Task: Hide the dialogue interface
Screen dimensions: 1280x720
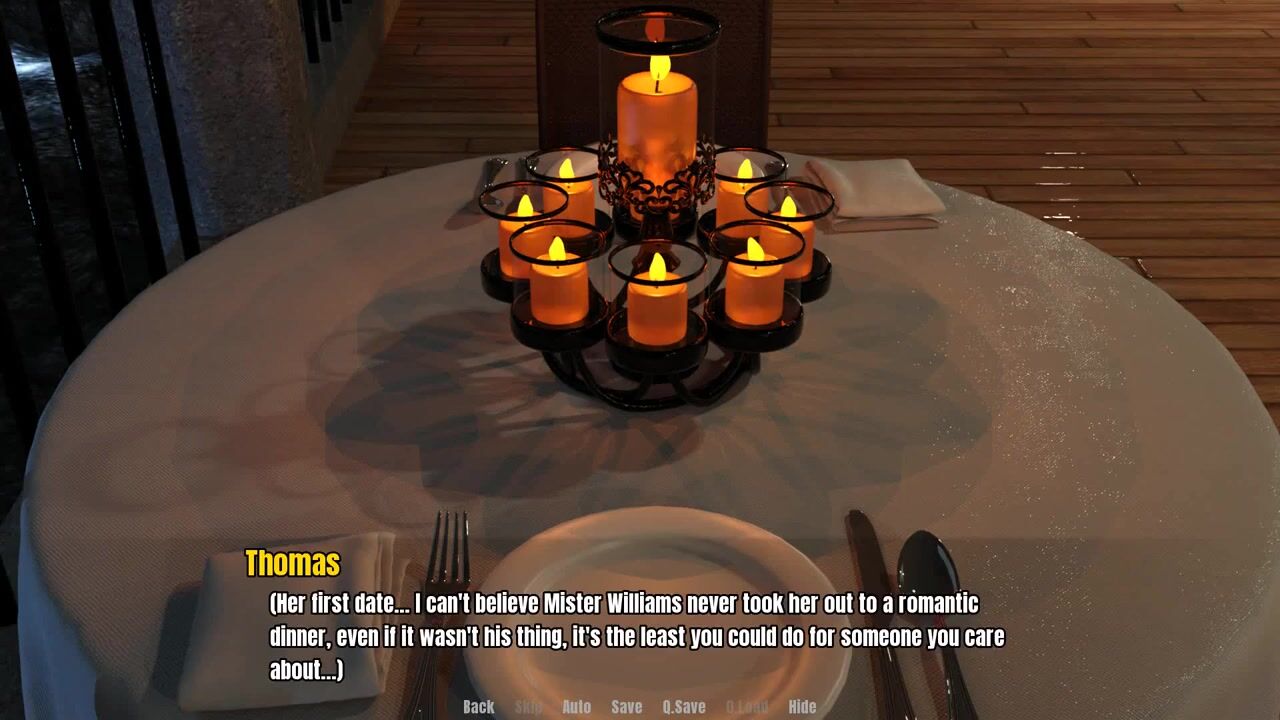Action: click(802, 706)
